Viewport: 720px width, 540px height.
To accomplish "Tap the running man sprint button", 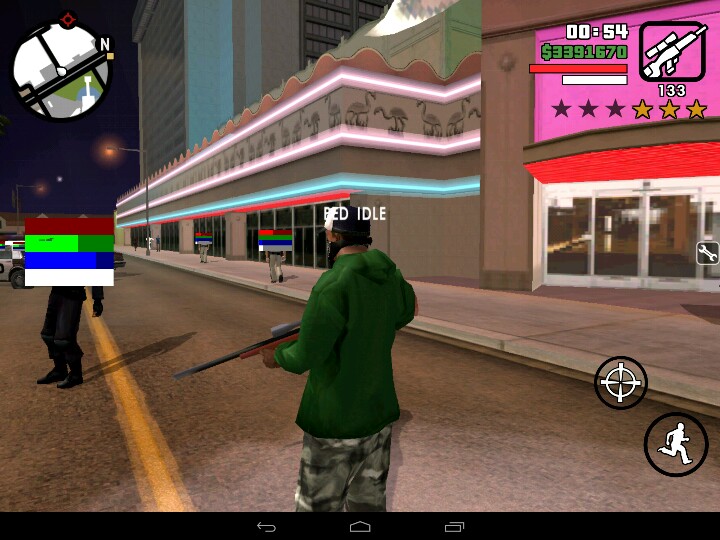I will [x=676, y=443].
